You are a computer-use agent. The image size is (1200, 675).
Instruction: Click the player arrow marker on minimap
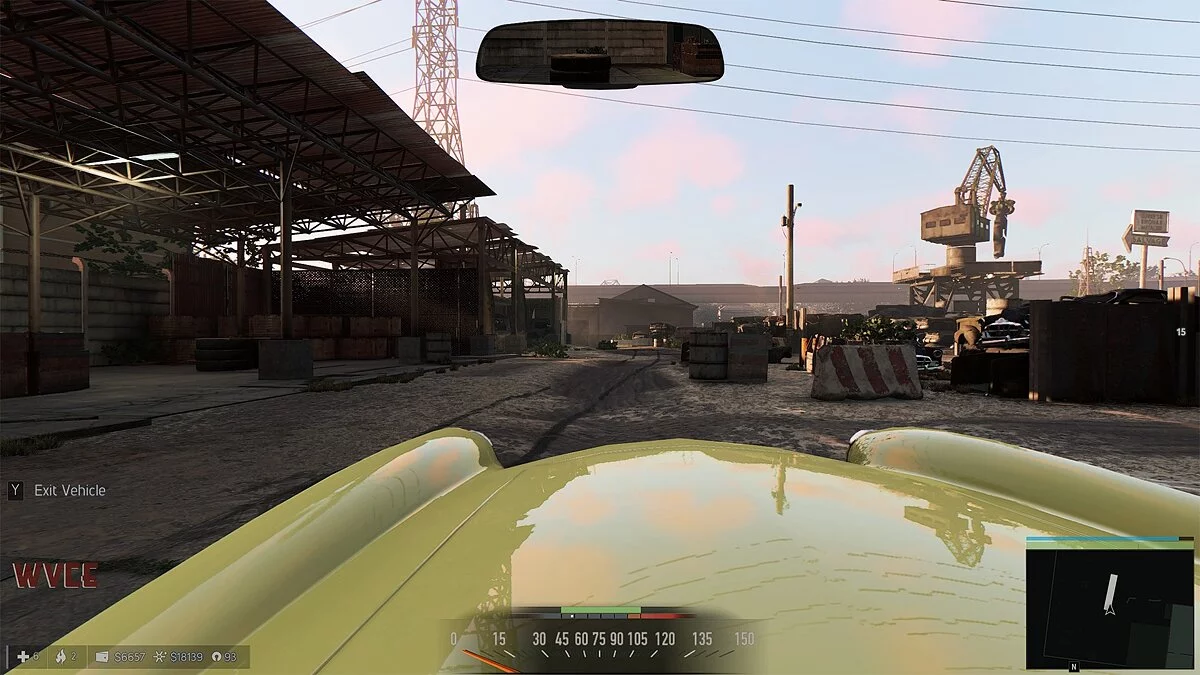(x=1109, y=607)
